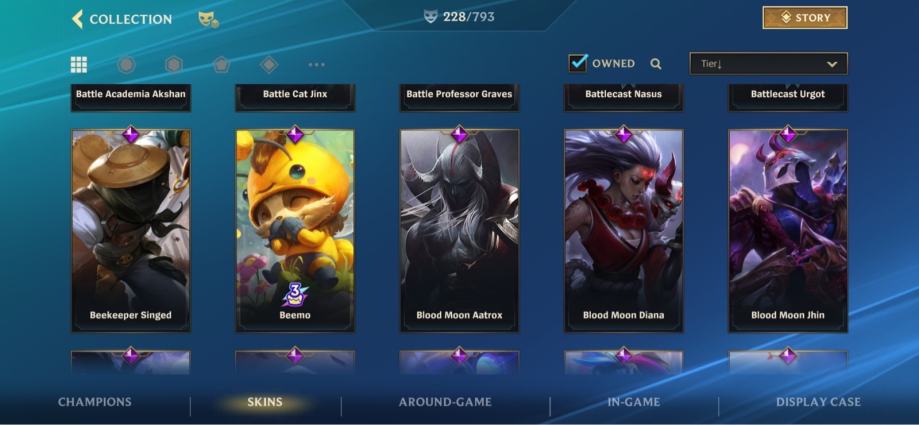Screen dimensions: 919x425
Task: Open the three-dots more filters
Action: pyautogui.click(x=317, y=65)
